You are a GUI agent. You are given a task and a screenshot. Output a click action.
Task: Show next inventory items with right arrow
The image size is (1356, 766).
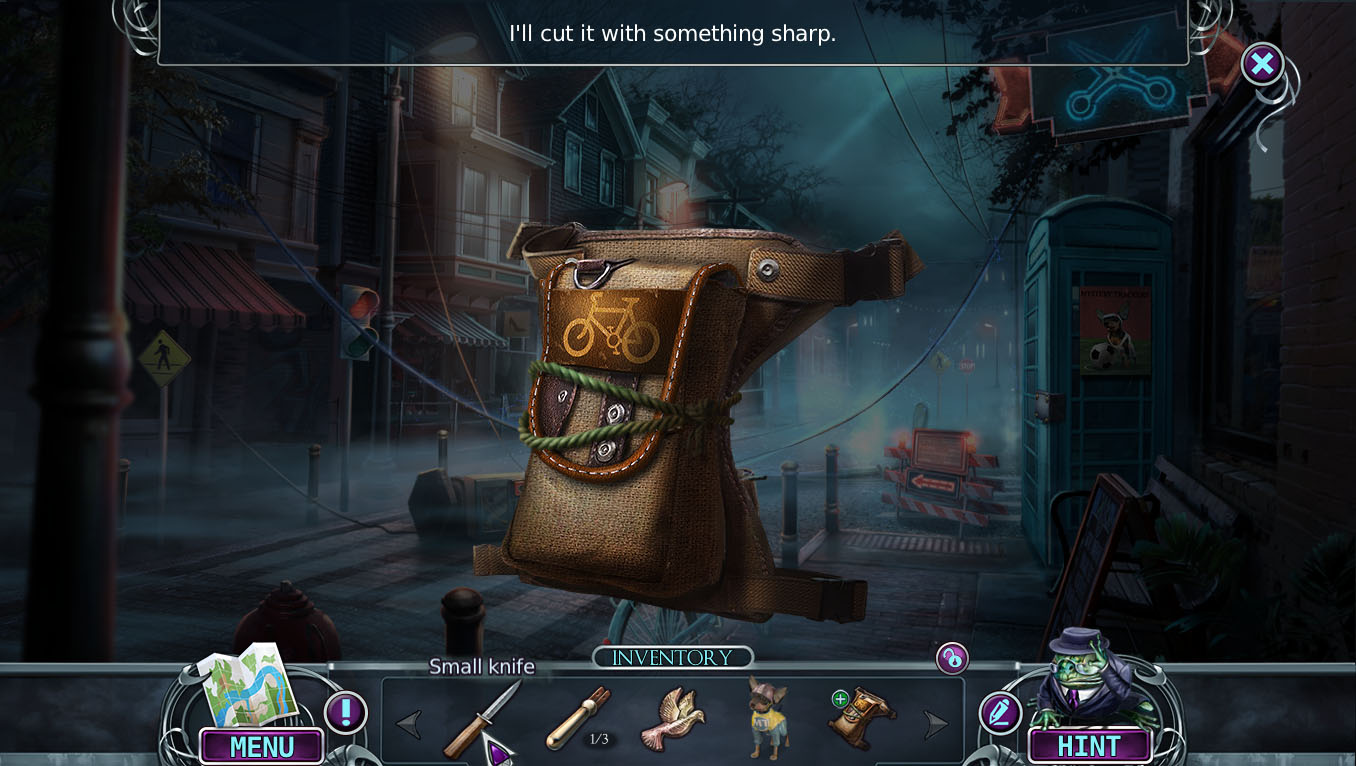936,724
